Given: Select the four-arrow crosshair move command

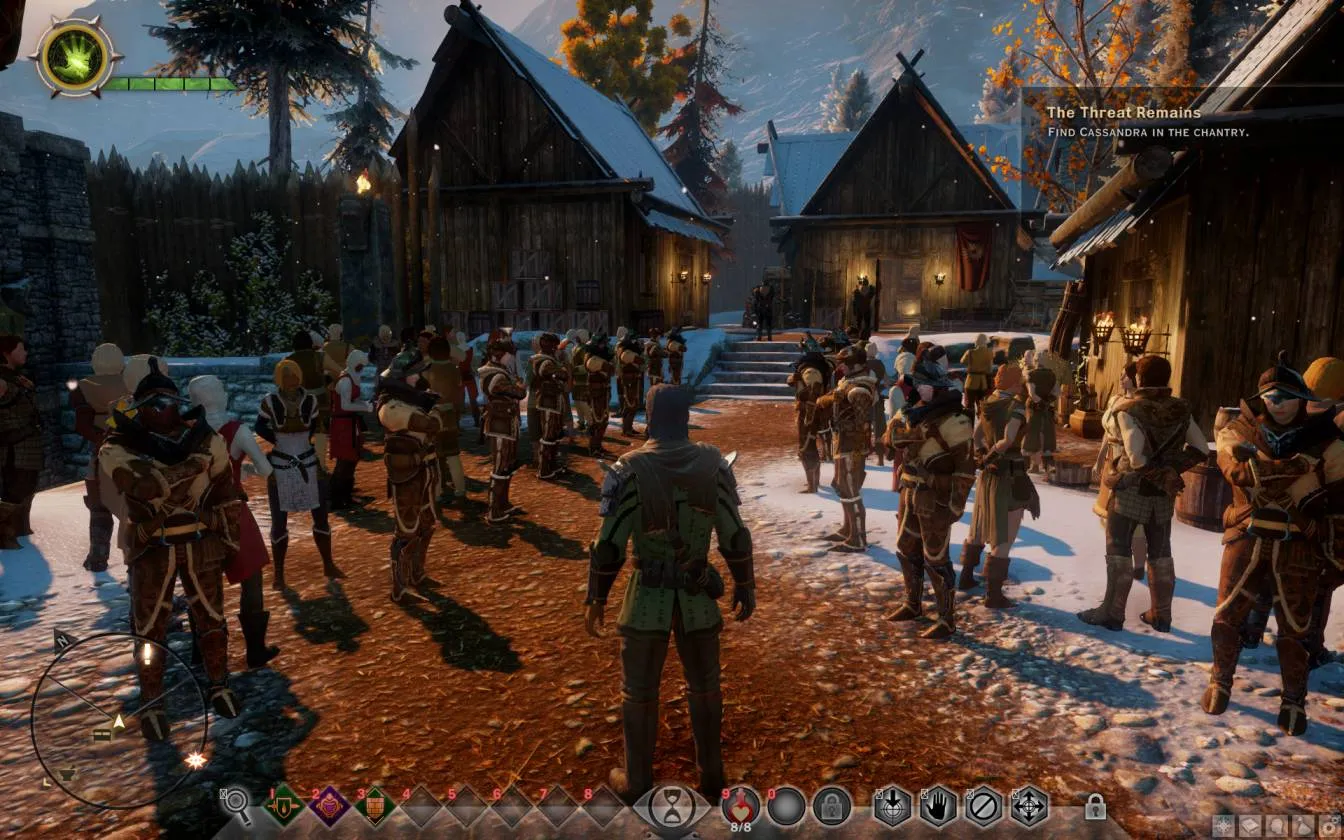Looking at the screenshot, I should [1029, 805].
